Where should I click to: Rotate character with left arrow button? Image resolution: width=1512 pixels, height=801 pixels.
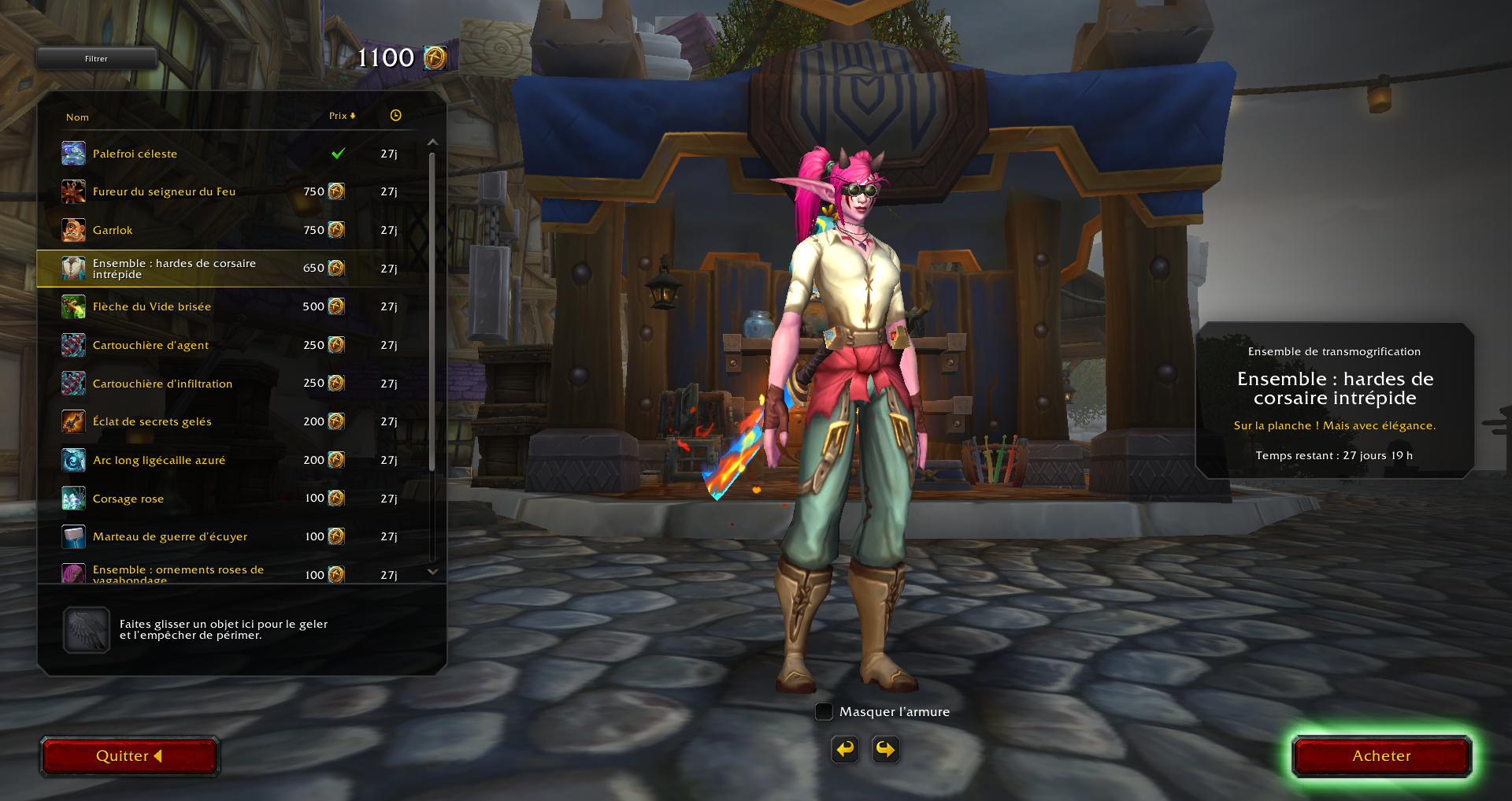[x=845, y=749]
